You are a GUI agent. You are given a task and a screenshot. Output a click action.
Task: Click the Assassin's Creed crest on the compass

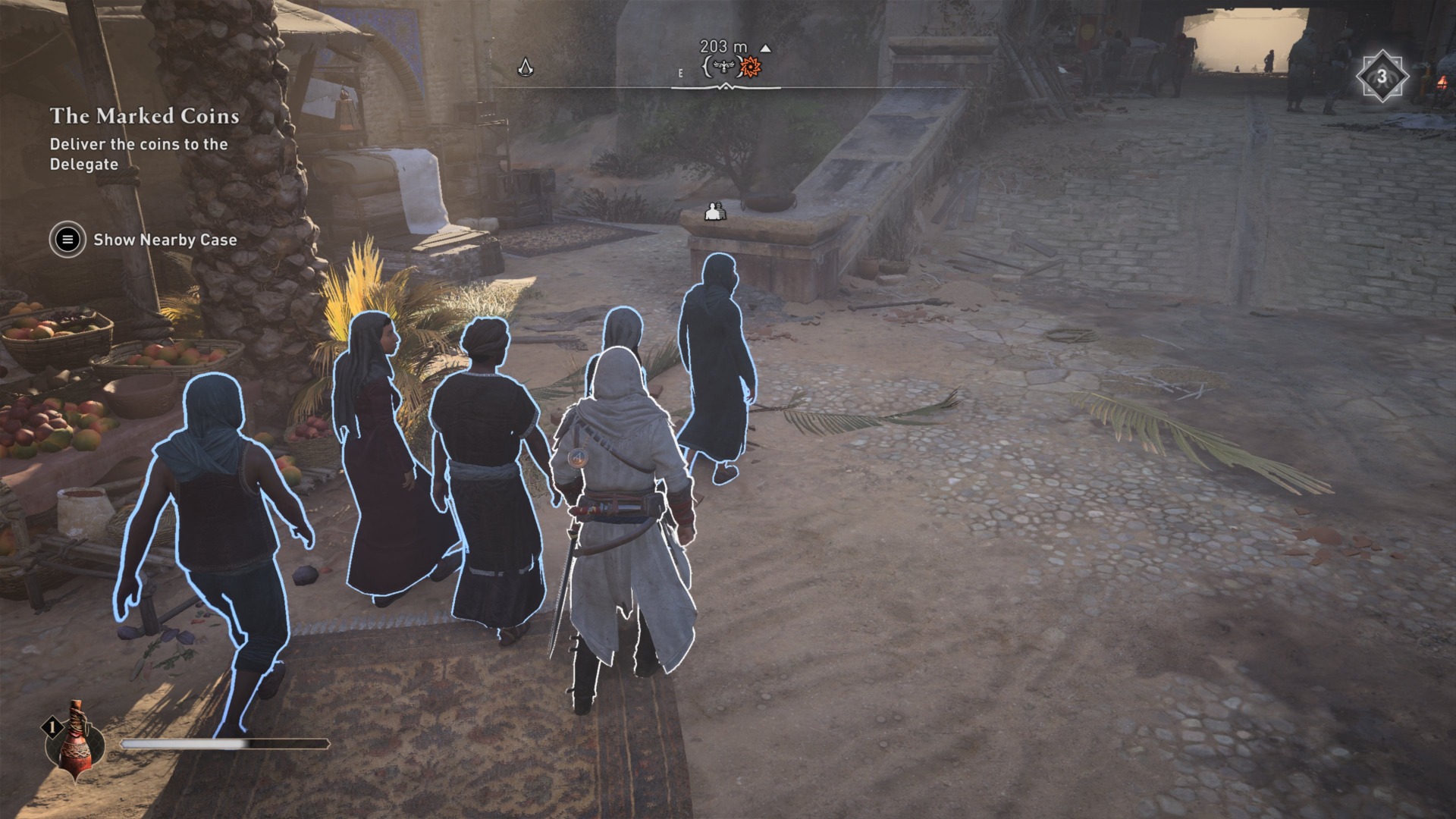tap(527, 67)
